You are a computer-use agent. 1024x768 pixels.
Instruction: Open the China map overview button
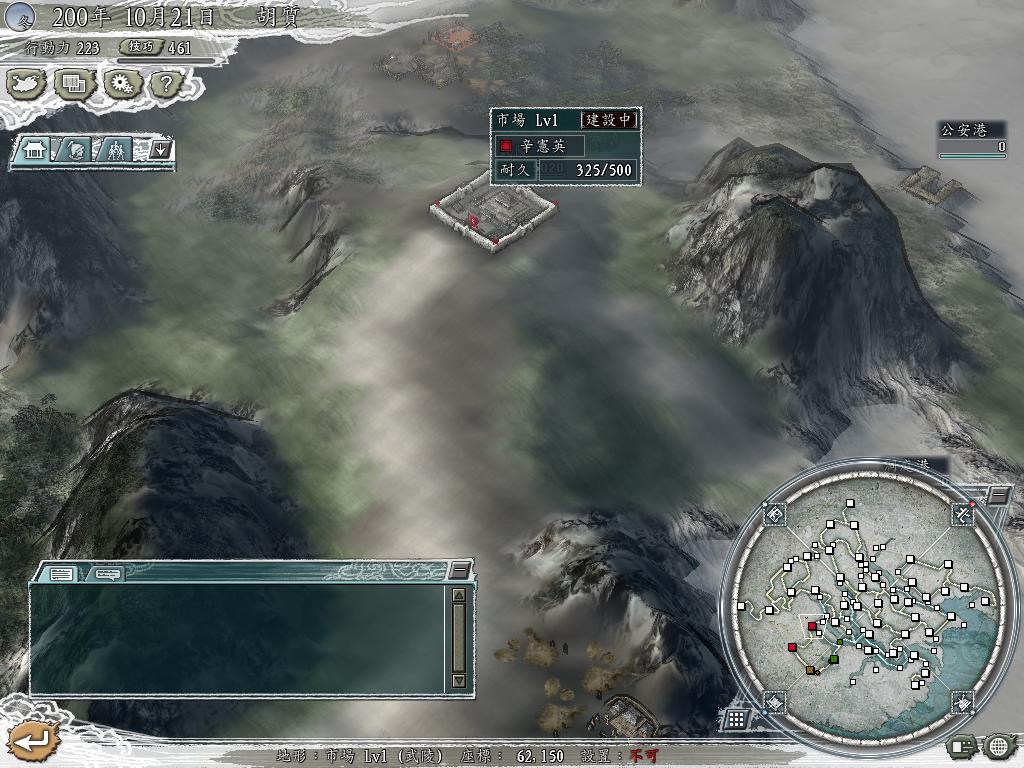click(27, 84)
